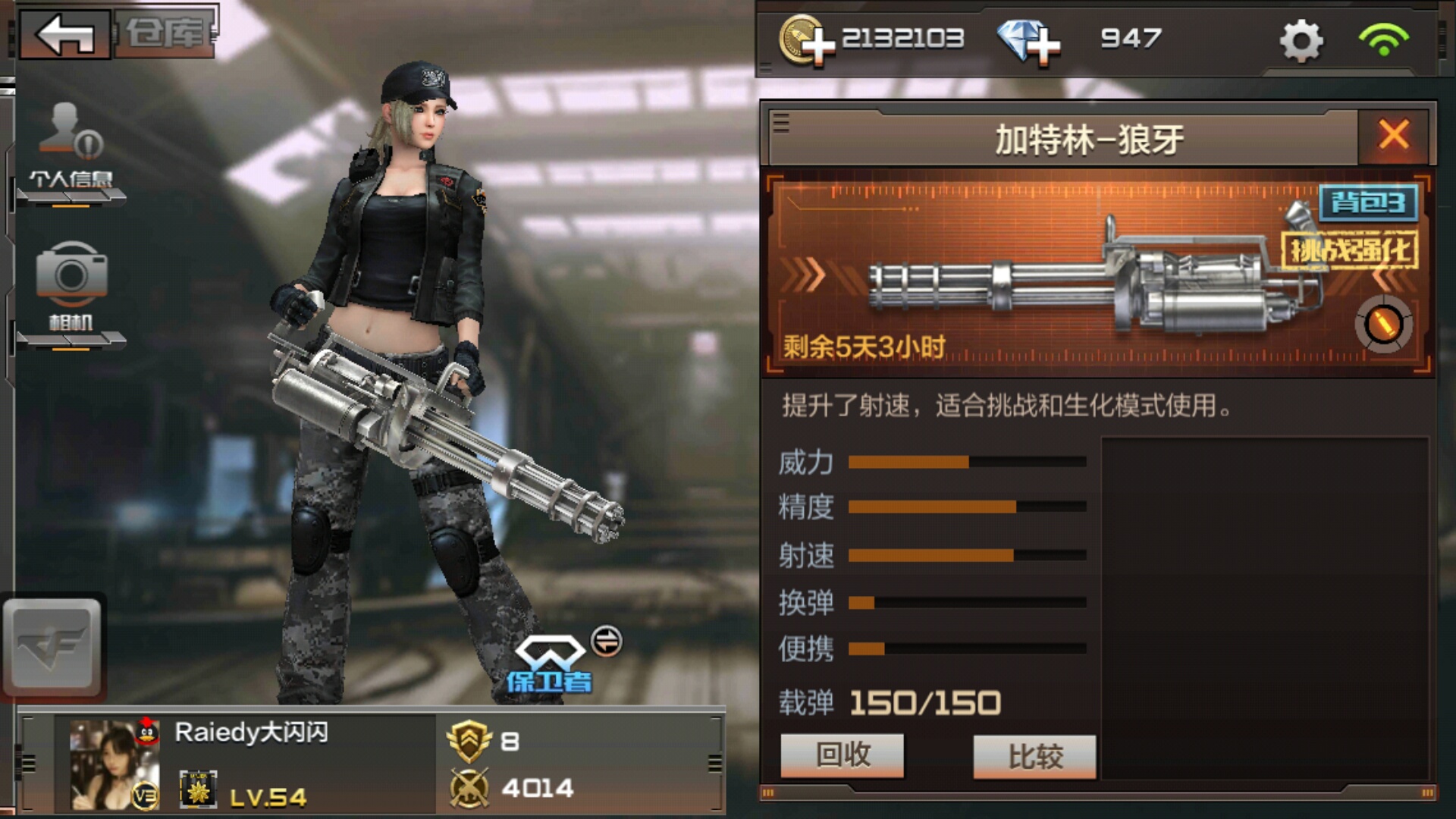Tap the orange round icon on the weapon card
Screen dimensions: 1456x819
coord(1383,325)
